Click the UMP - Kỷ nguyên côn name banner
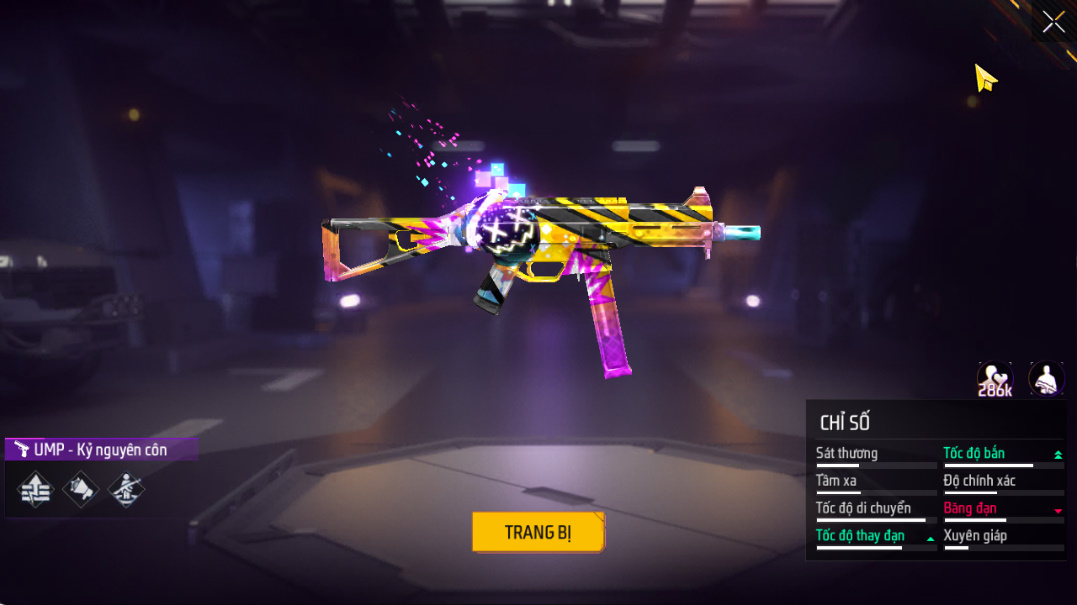Image resolution: width=1077 pixels, height=605 pixels. (100, 450)
